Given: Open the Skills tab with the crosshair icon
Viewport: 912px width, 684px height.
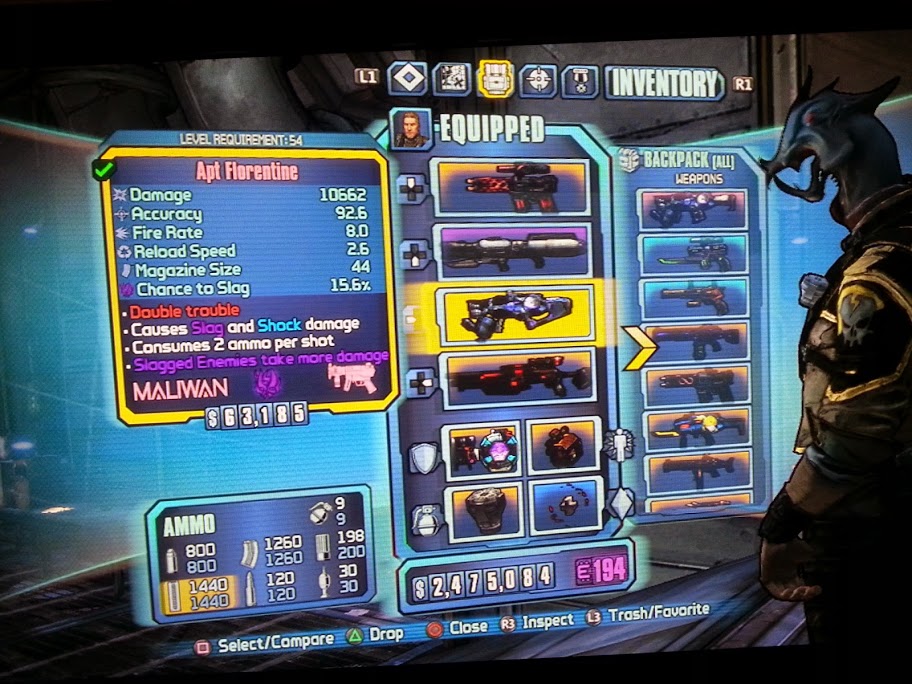Looking at the screenshot, I should point(539,80).
